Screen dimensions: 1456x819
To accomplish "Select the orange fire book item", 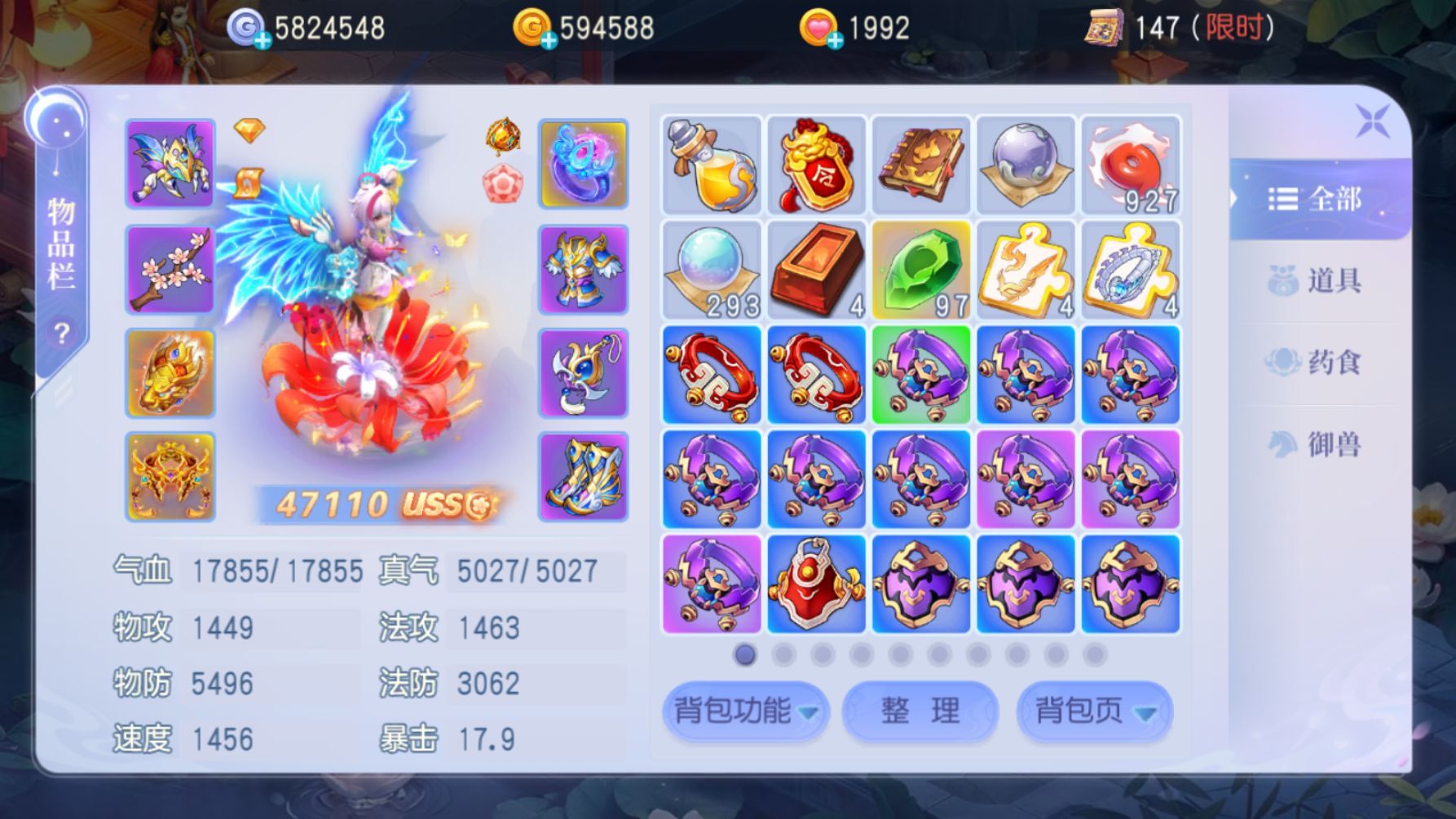I will [x=920, y=165].
